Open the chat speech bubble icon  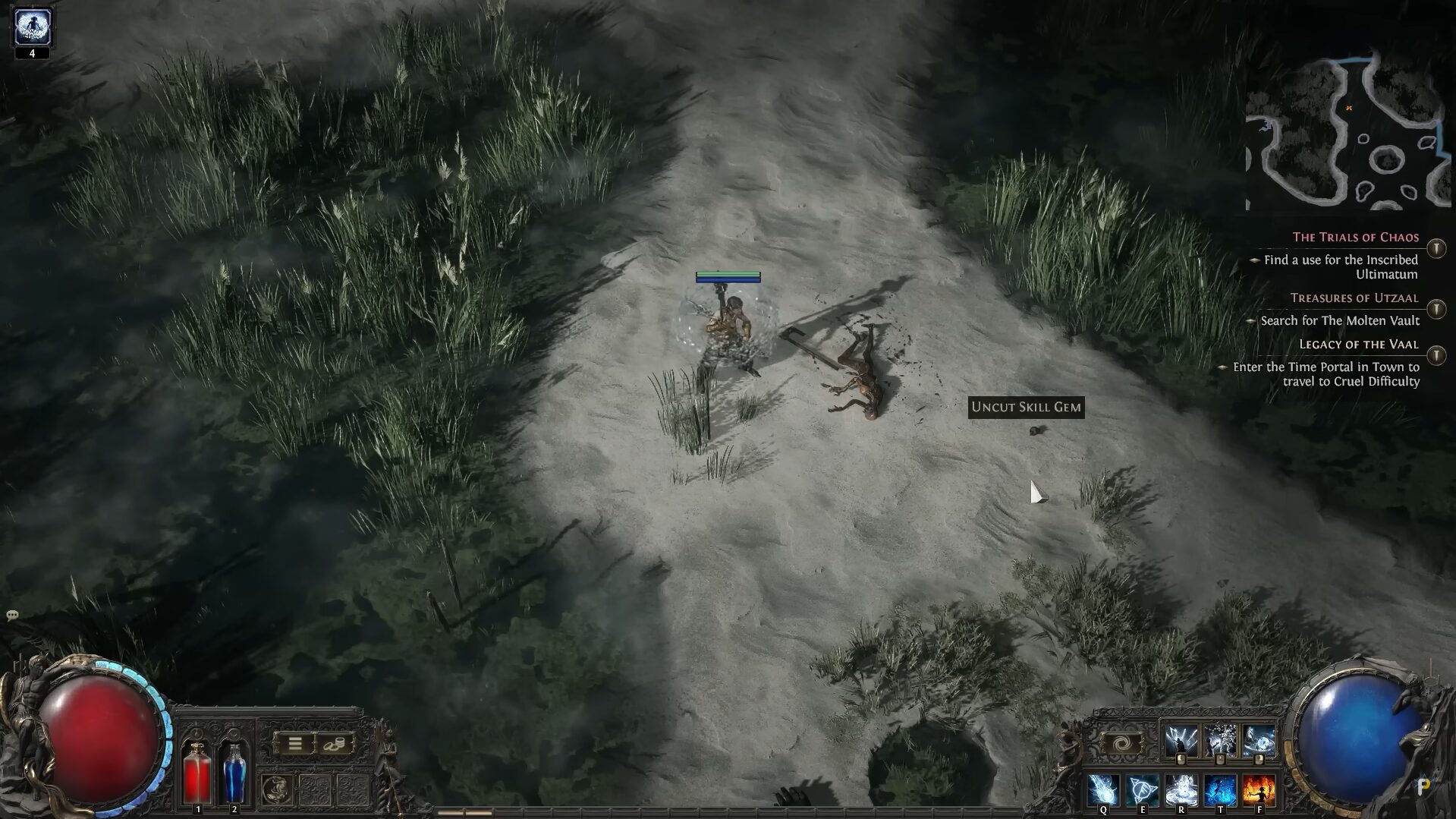[12, 616]
